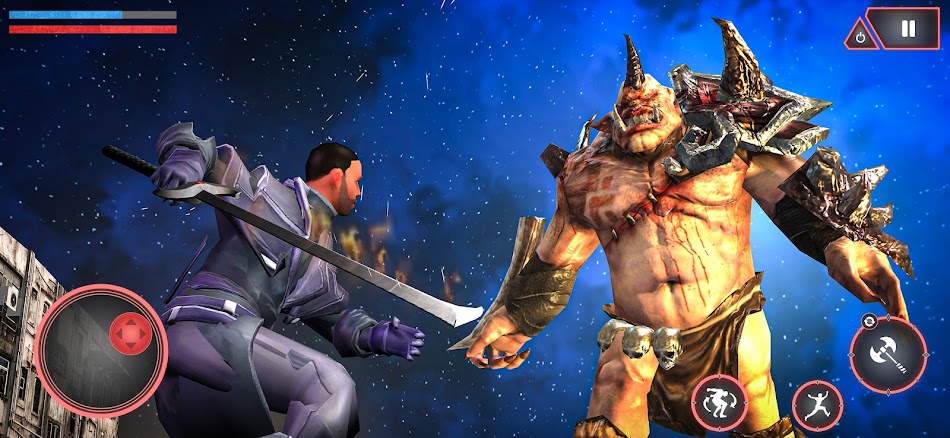Viewport: 950px width, 438px height.
Task: Tap the small weapon swap arrows icon
Action: [x=870, y=322]
